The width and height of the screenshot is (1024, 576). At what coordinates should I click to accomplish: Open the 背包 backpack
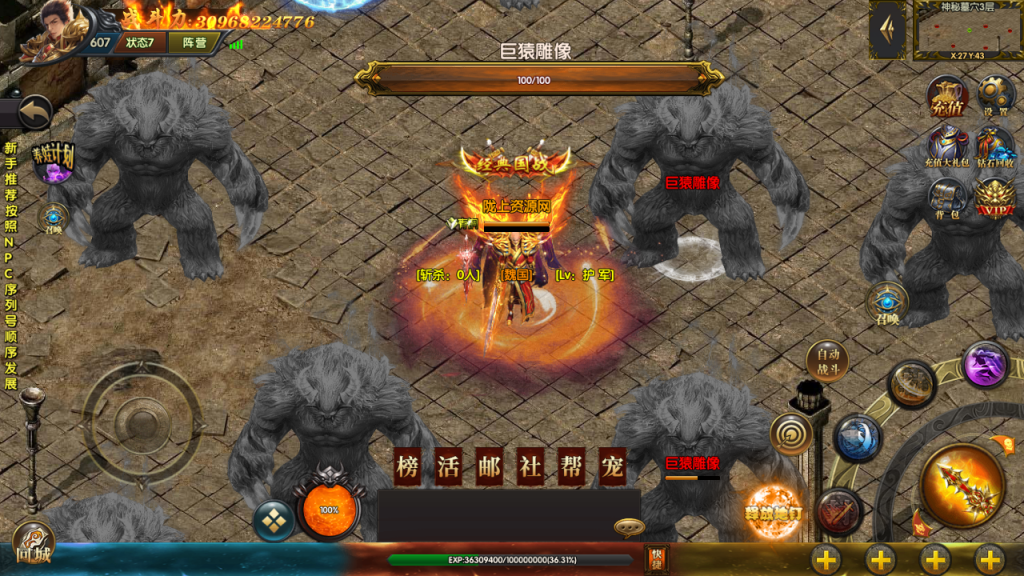click(x=946, y=195)
